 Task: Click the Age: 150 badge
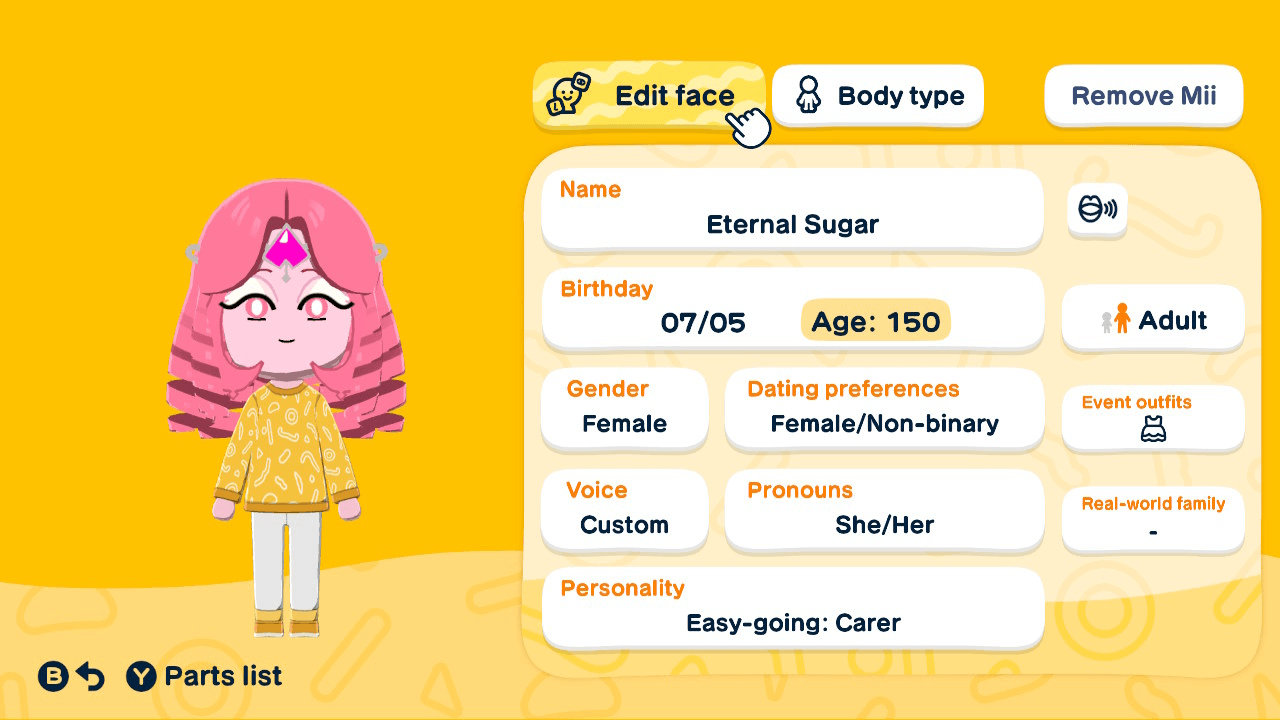tap(874, 321)
